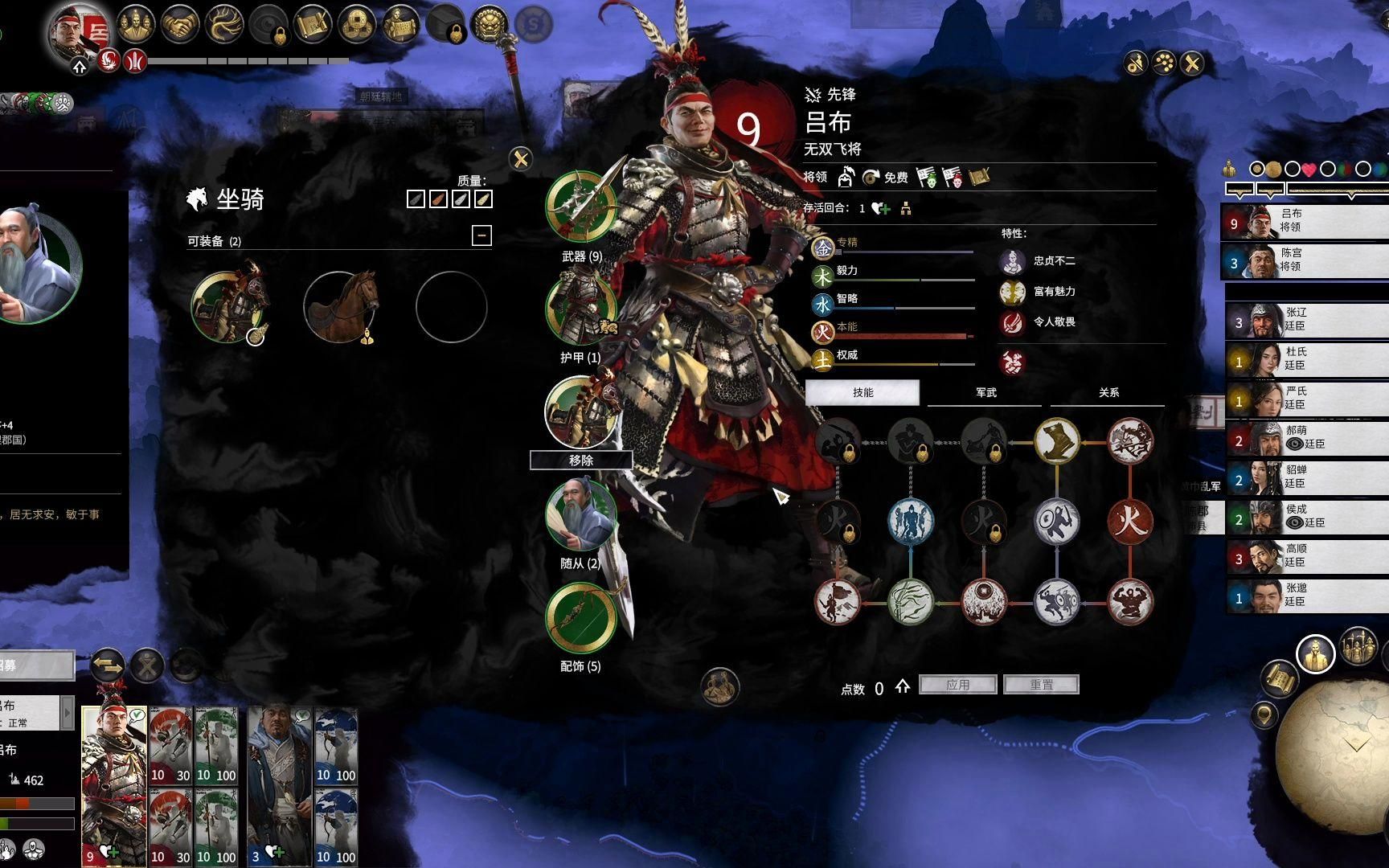Viewport: 1389px width, 868px height.
Task: Open the 关系 relations tab
Action: (x=1108, y=392)
